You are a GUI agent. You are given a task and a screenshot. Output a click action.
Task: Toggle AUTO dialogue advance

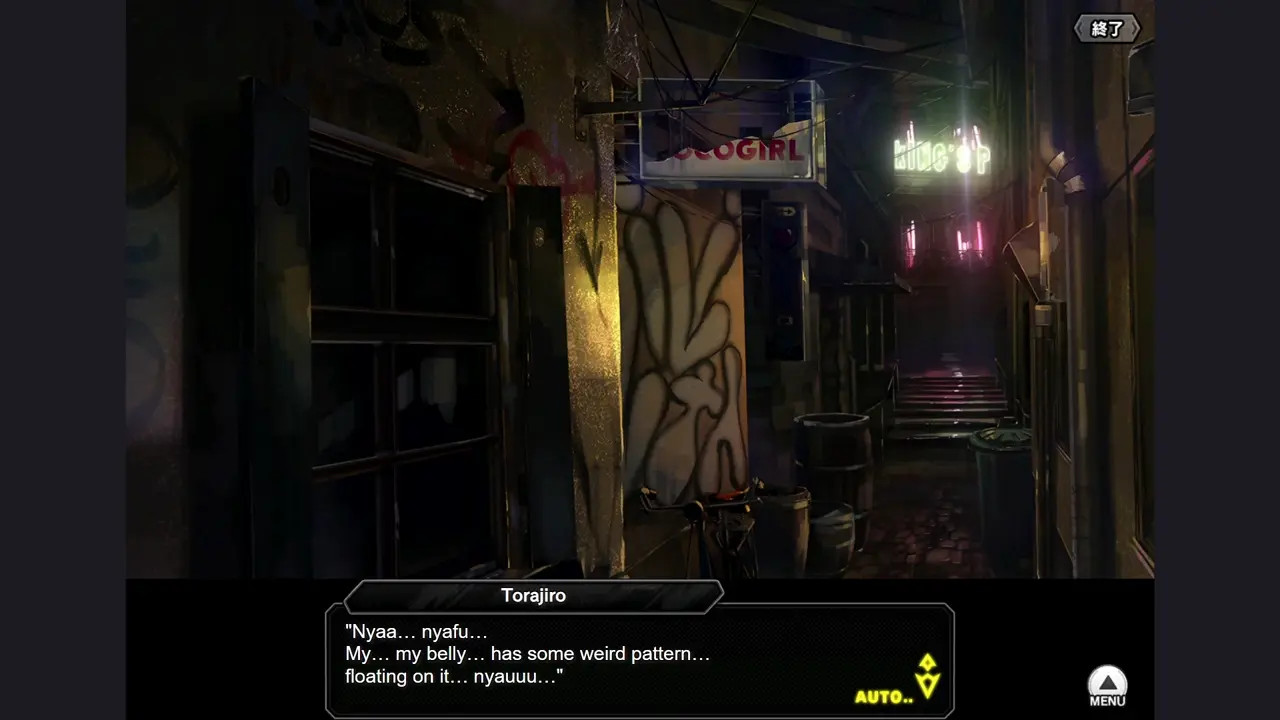(883, 696)
